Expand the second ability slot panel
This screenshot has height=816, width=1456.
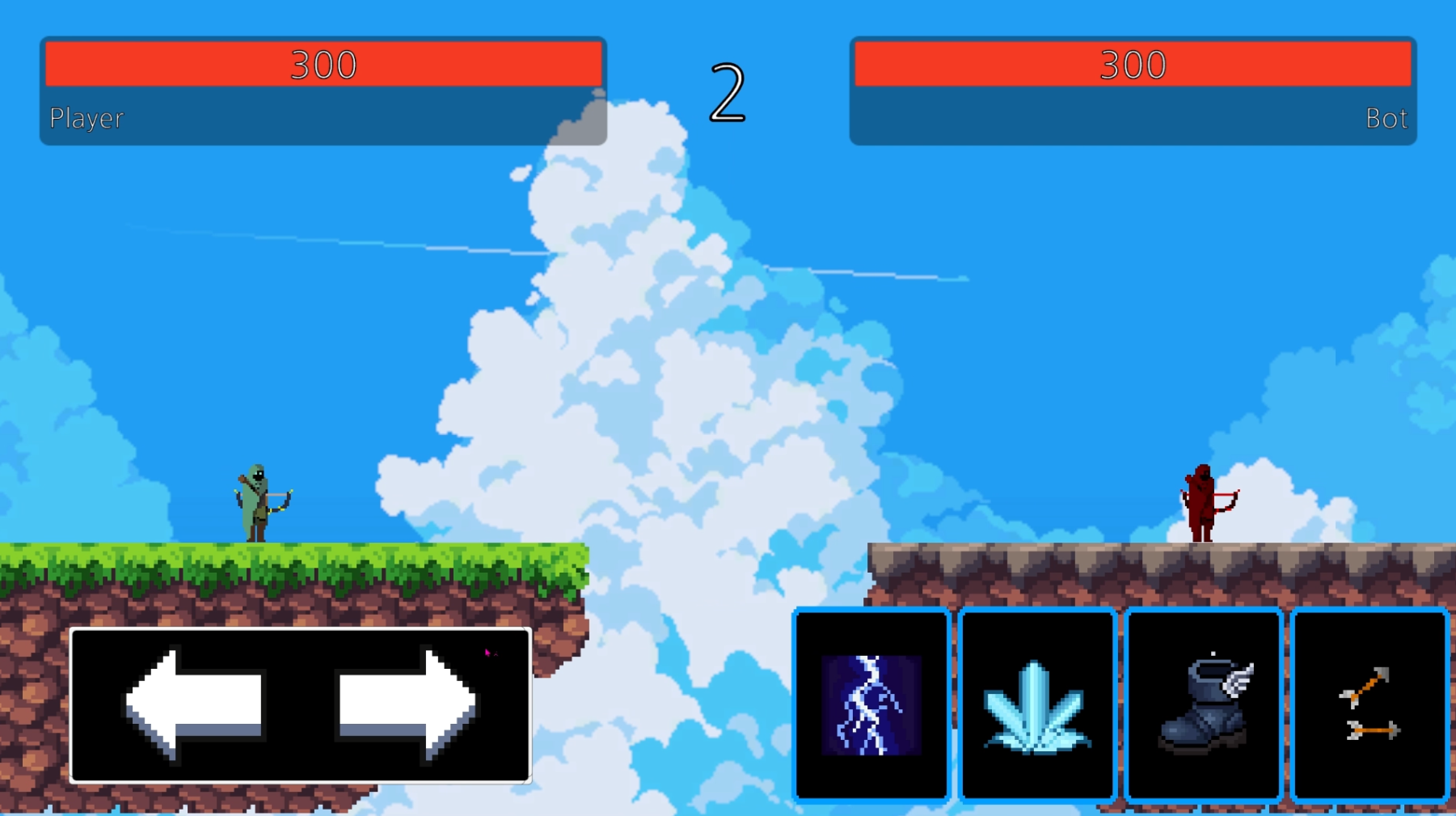point(1037,704)
